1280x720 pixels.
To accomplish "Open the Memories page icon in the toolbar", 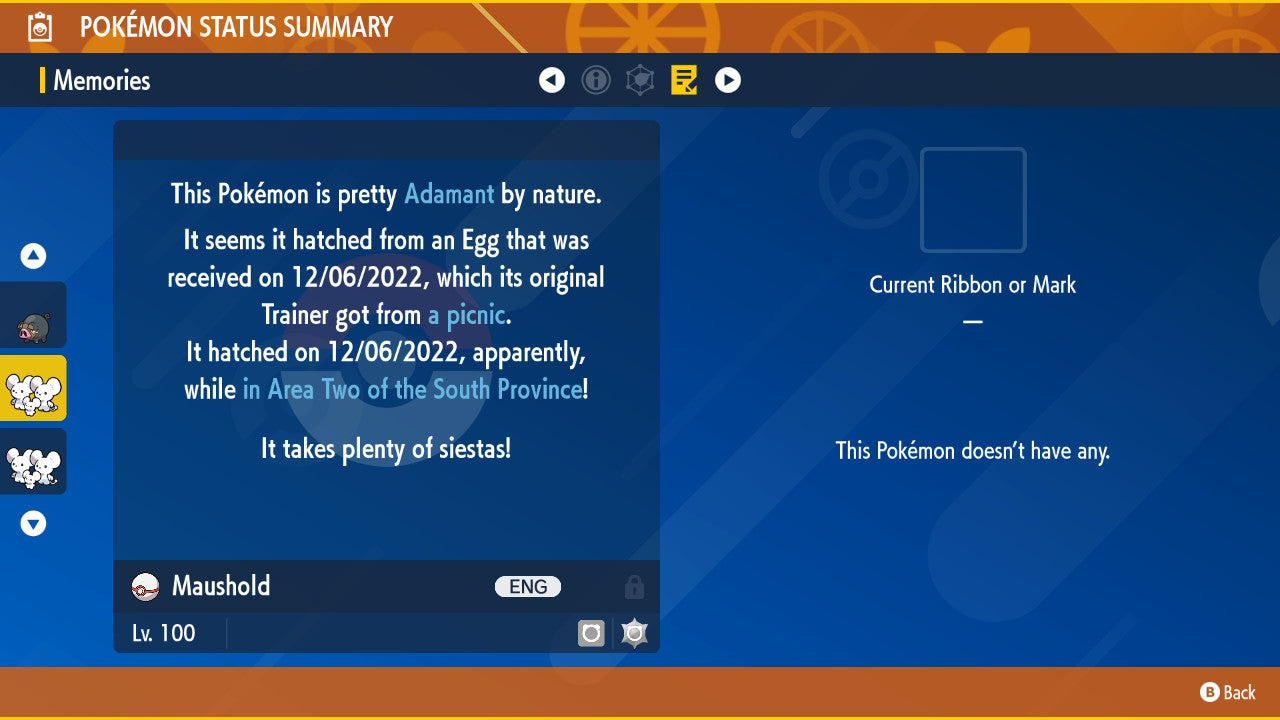I will (683, 79).
